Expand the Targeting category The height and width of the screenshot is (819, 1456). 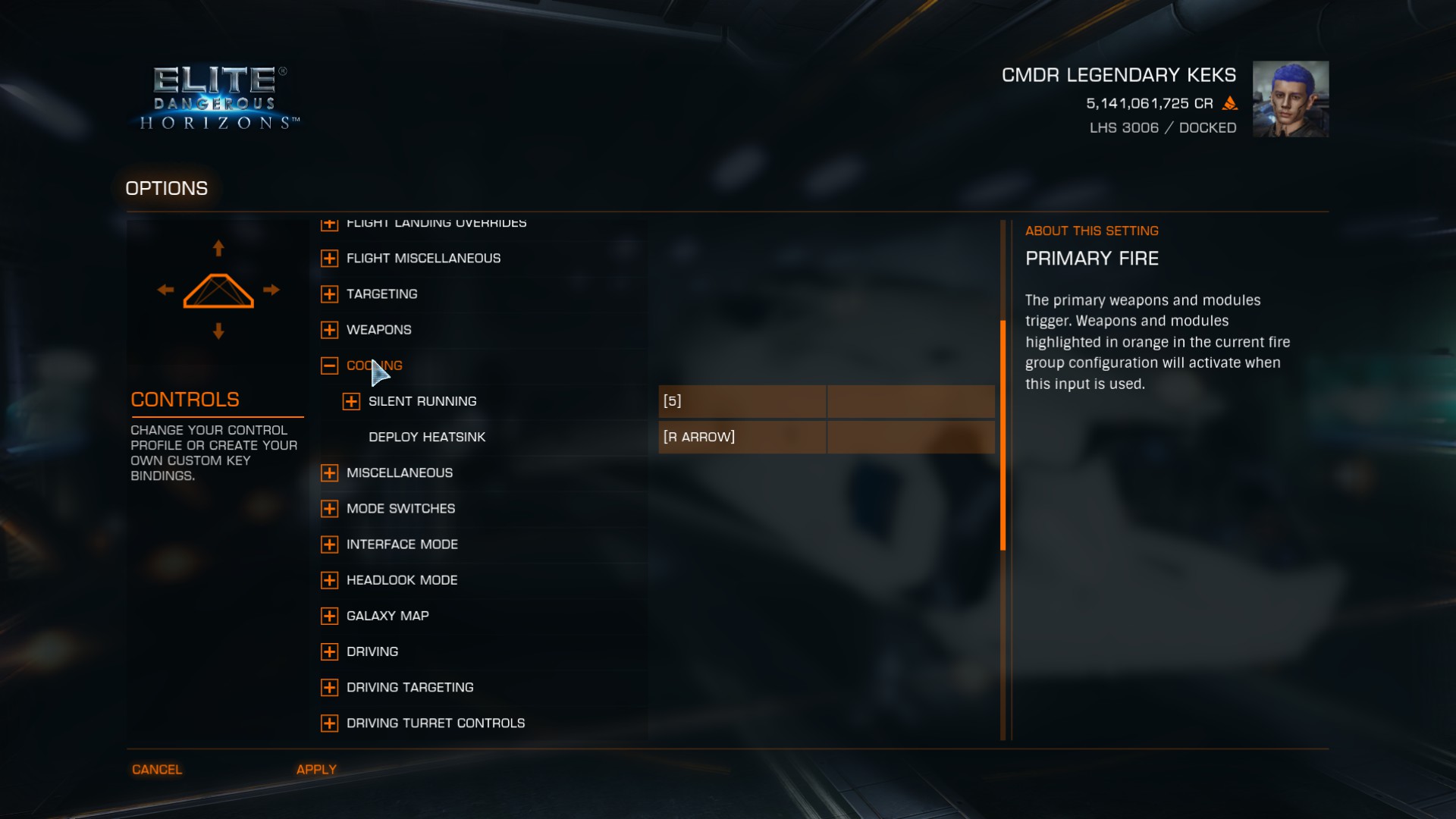coord(329,294)
